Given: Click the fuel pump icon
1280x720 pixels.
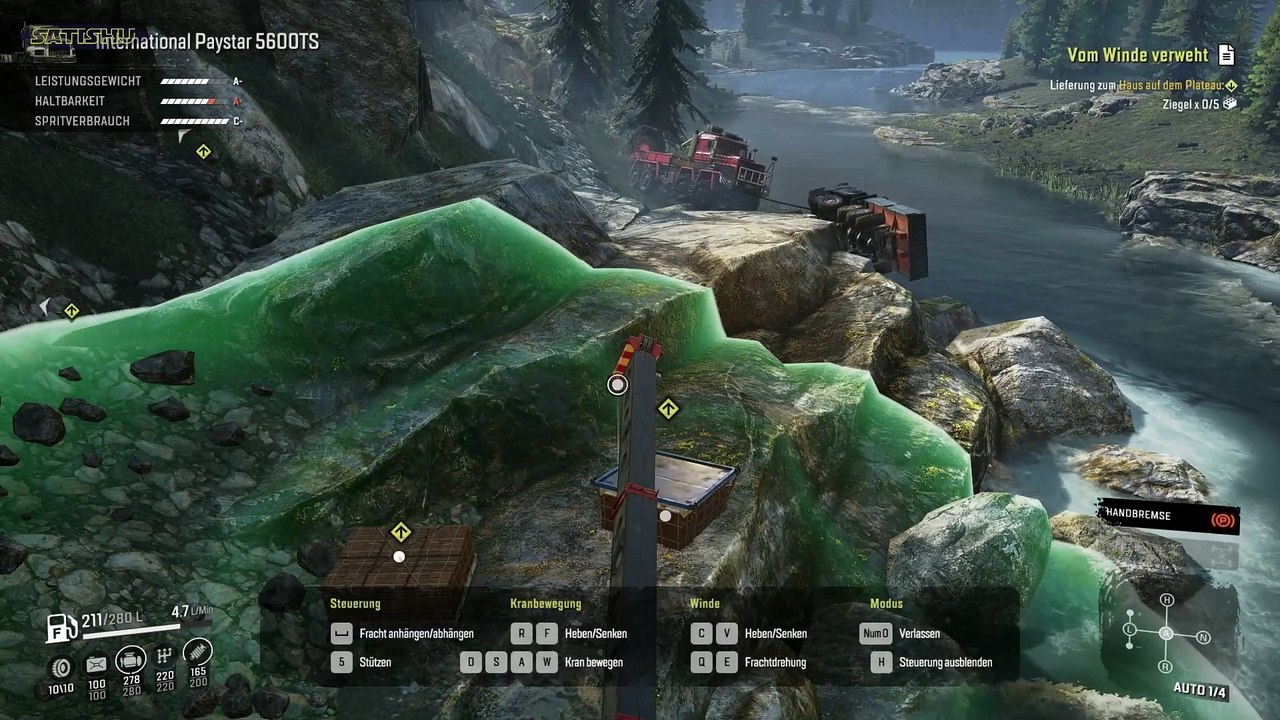Looking at the screenshot, I should [x=62, y=628].
